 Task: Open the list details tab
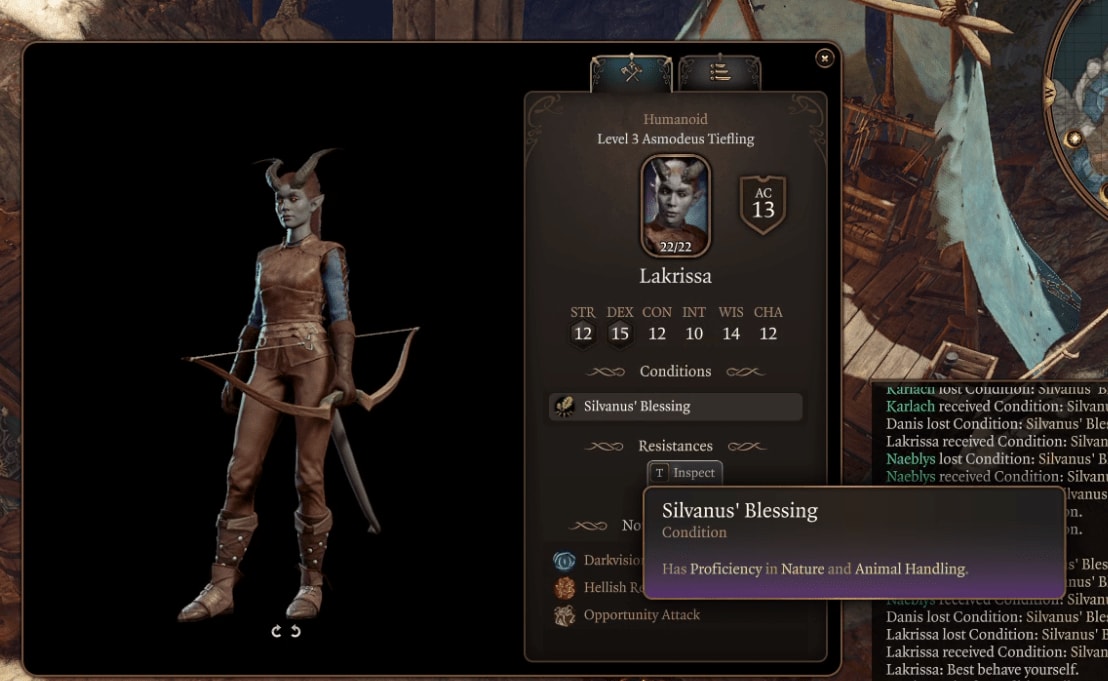[x=719, y=73]
